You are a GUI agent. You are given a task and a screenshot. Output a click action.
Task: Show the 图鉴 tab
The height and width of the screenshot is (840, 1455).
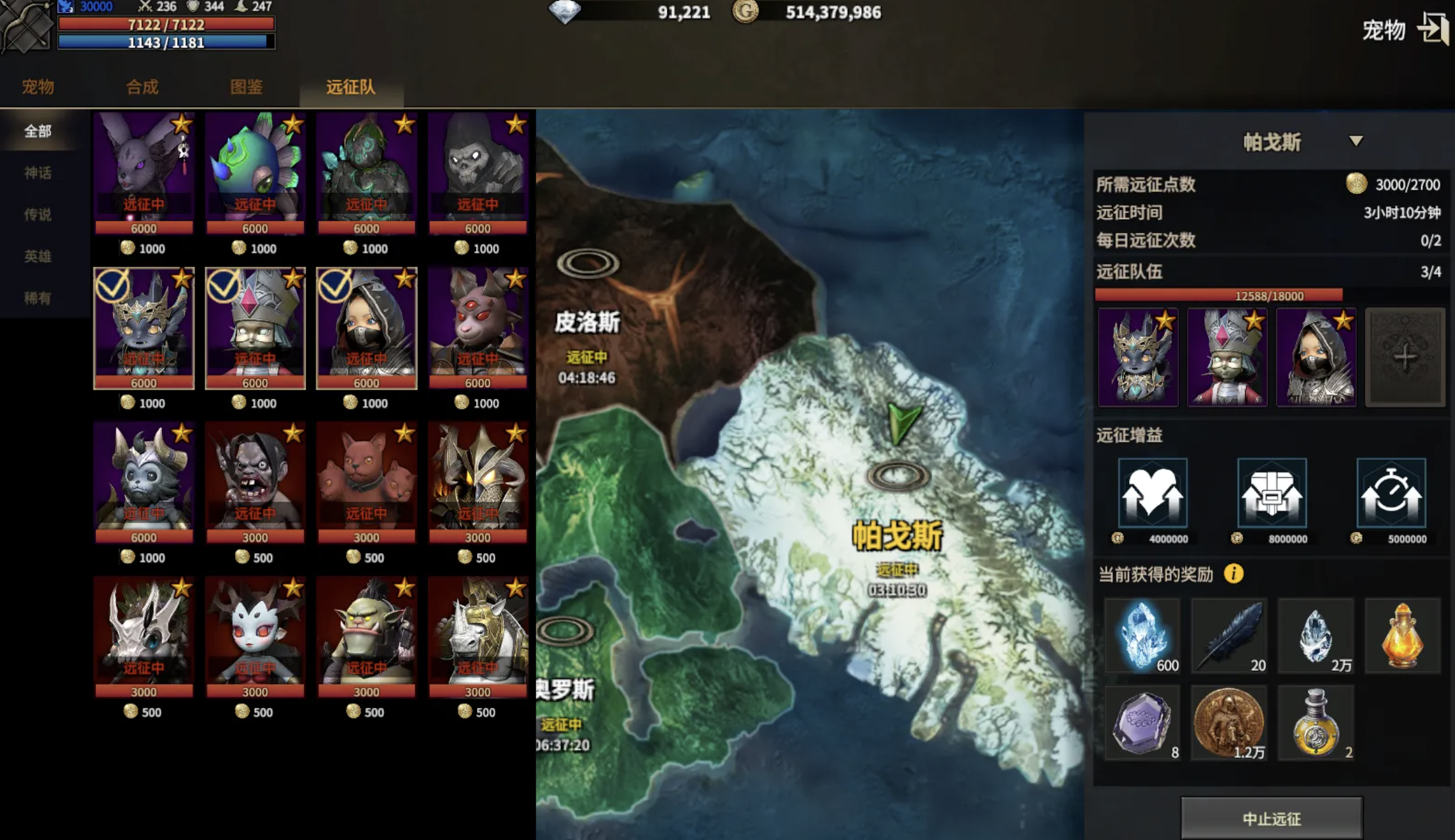(x=246, y=87)
